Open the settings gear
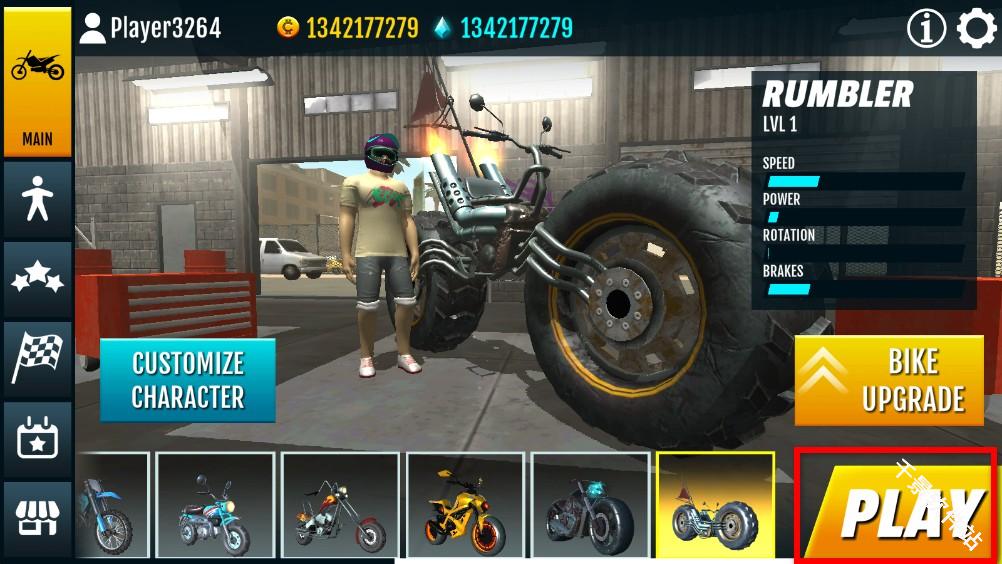This screenshot has width=1002, height=564. pyautogui.click(x=976, y=28)
